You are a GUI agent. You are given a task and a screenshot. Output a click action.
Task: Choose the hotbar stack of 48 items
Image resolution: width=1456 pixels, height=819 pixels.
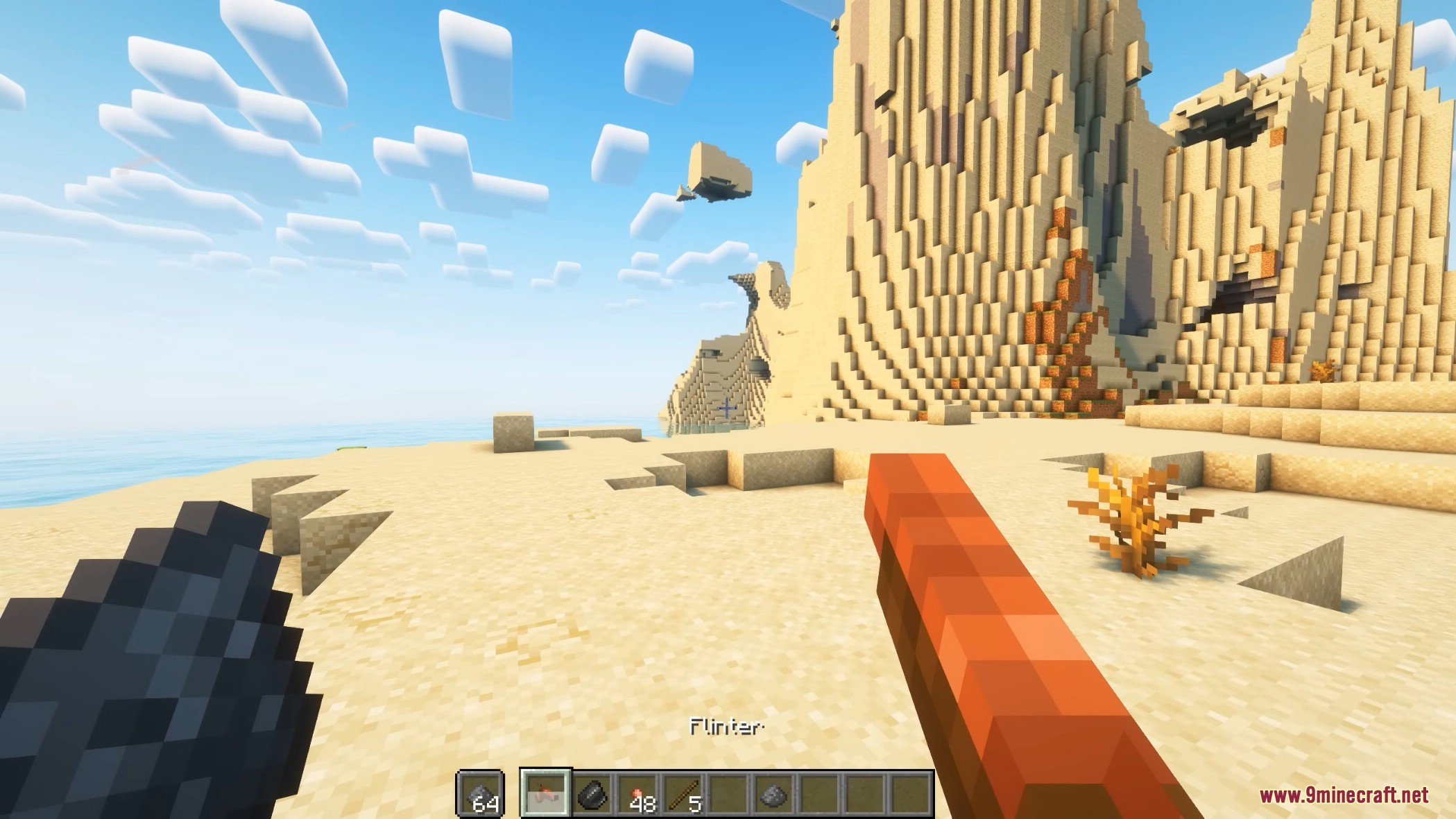tap(640, 793)
